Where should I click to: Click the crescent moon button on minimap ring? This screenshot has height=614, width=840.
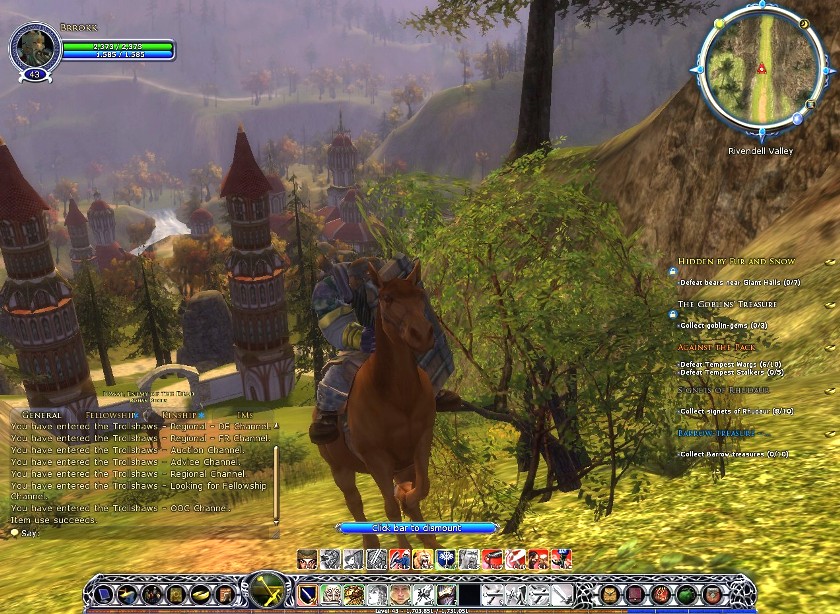806,21
